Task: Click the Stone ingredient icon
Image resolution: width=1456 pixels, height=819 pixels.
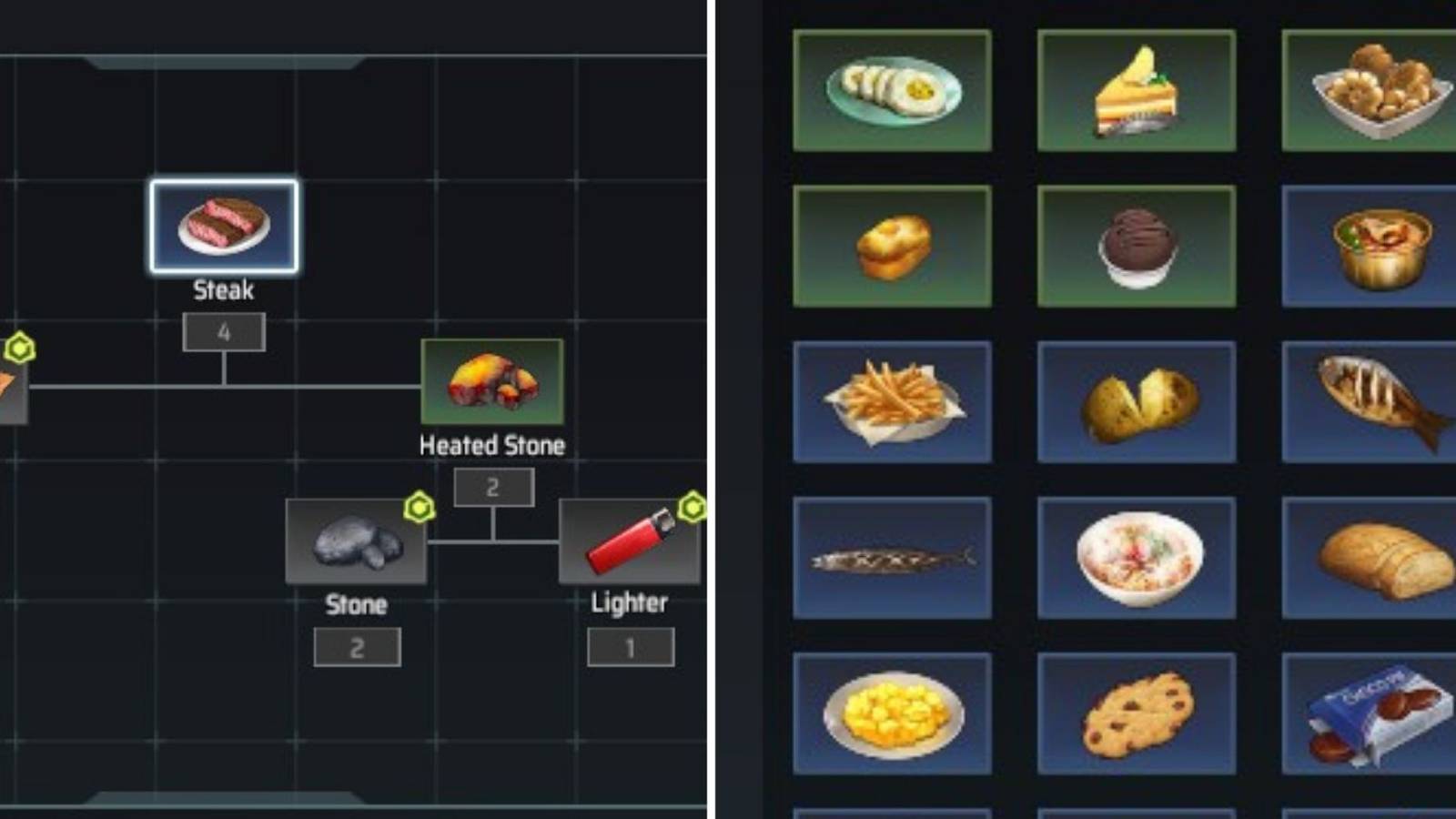Action: (355, 543)
